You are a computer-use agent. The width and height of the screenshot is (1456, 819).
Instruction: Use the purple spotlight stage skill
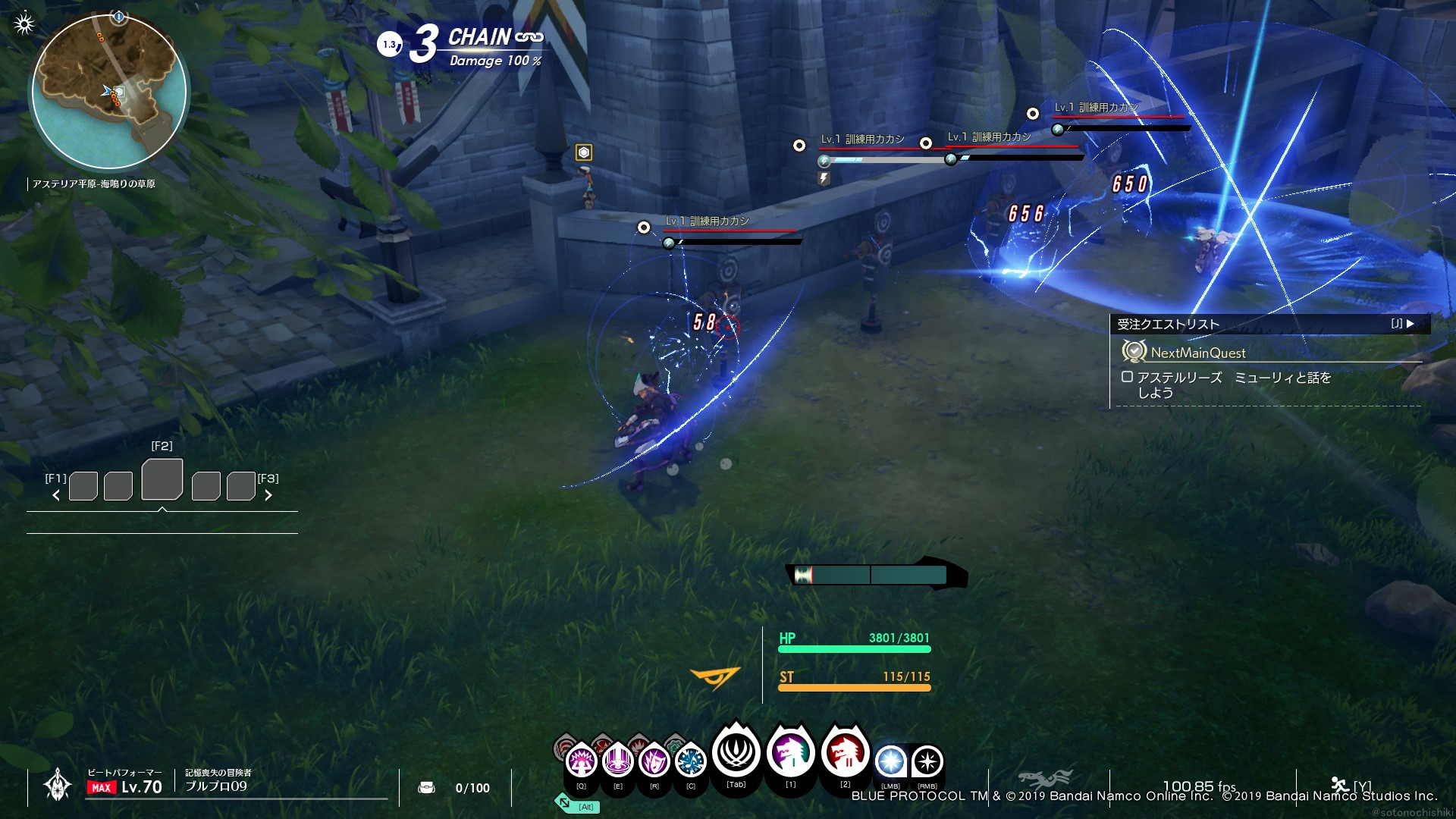pyautogui.click(x=618, y=760)
